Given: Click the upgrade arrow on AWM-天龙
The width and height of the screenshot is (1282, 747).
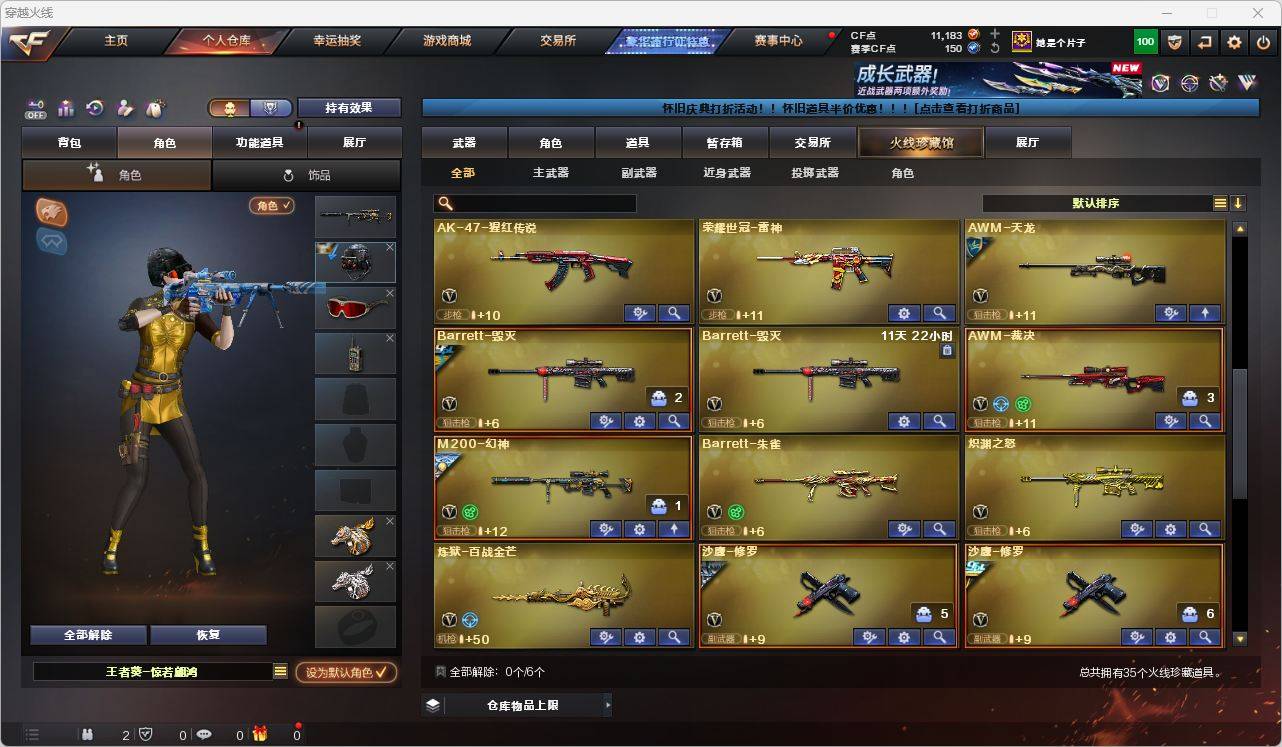Looking at the screenshot, I should [1205, 313].
